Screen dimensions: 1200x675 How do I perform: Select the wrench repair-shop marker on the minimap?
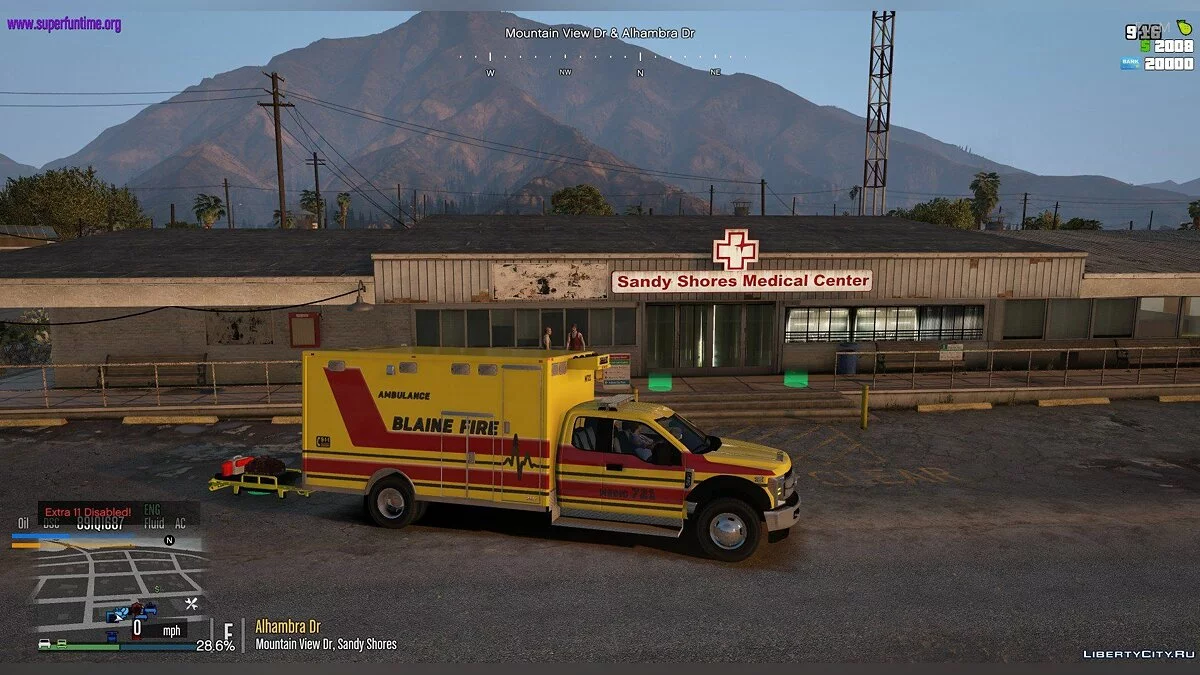(191, 603)
